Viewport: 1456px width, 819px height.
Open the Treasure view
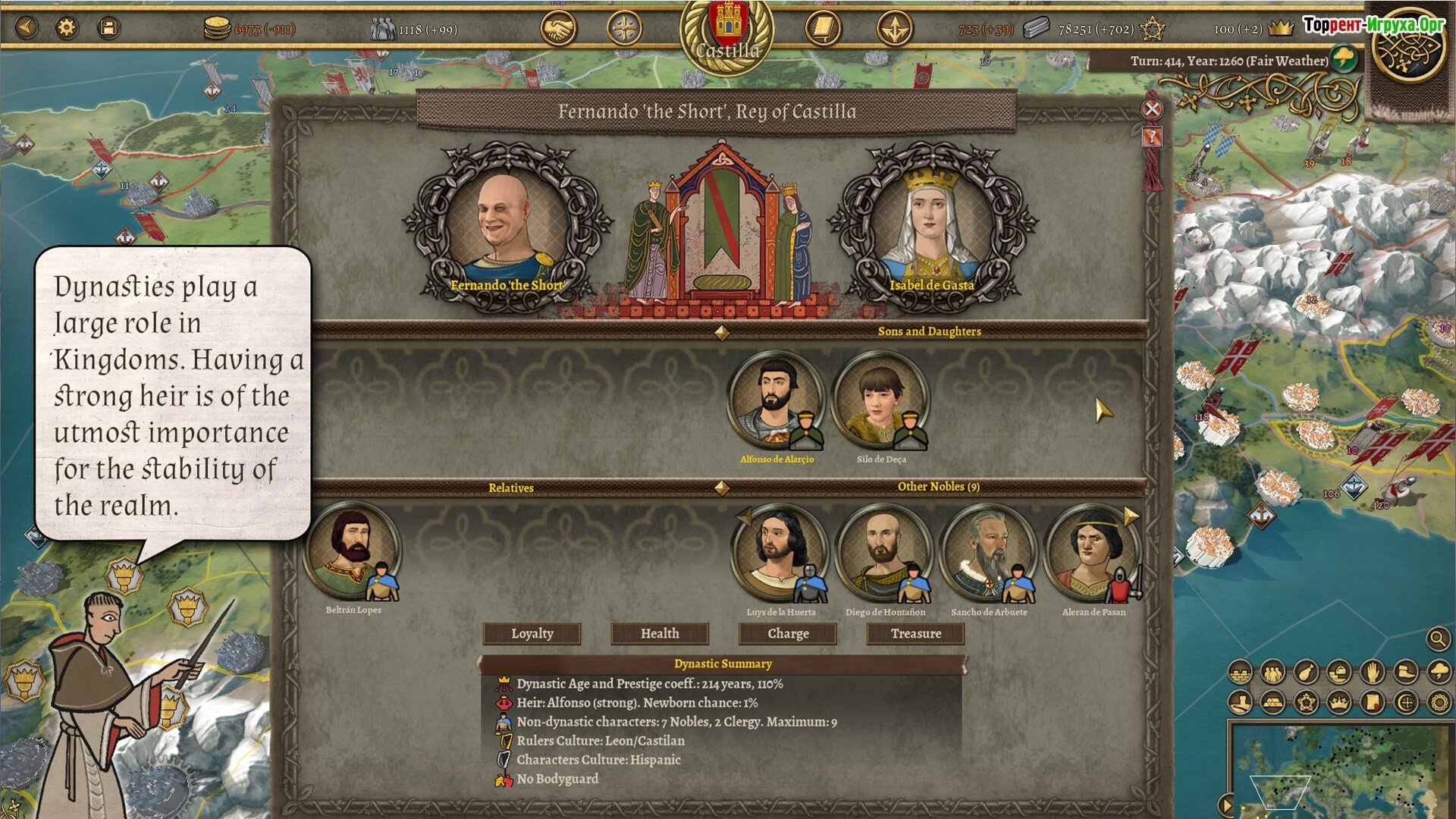915,633
